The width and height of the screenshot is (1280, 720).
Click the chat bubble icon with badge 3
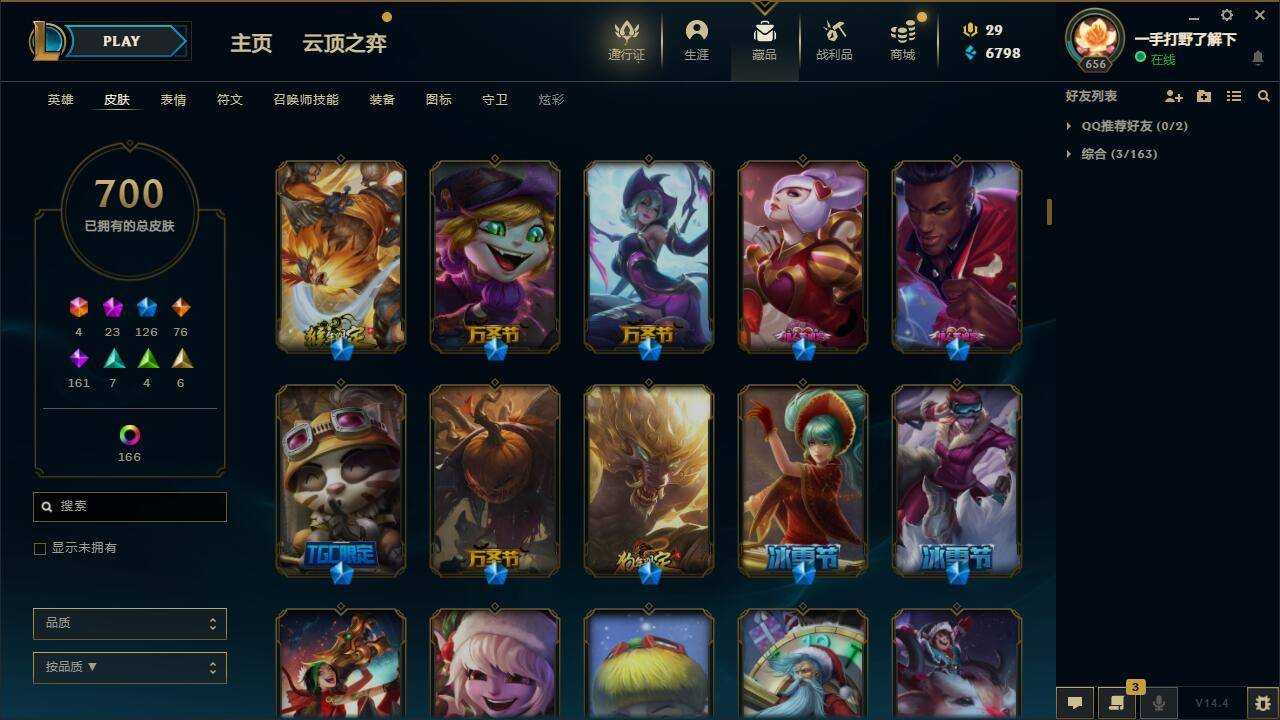[1116, 702]
